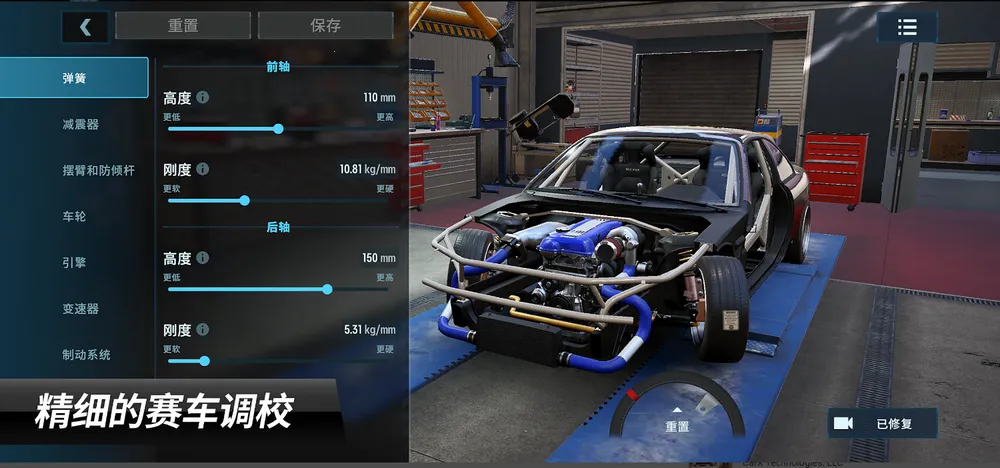Click the top 重置 reset button

(x=182, y=26)
